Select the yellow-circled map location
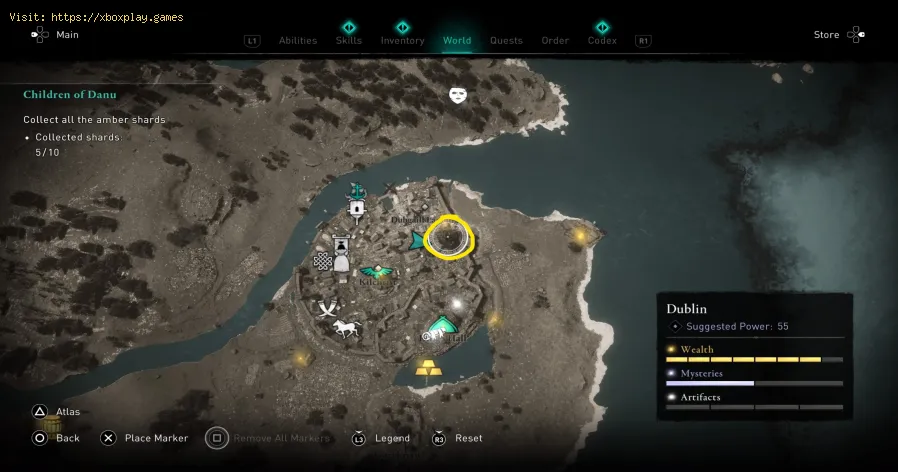Screen dimensions: 898x472 coord(449,238)
